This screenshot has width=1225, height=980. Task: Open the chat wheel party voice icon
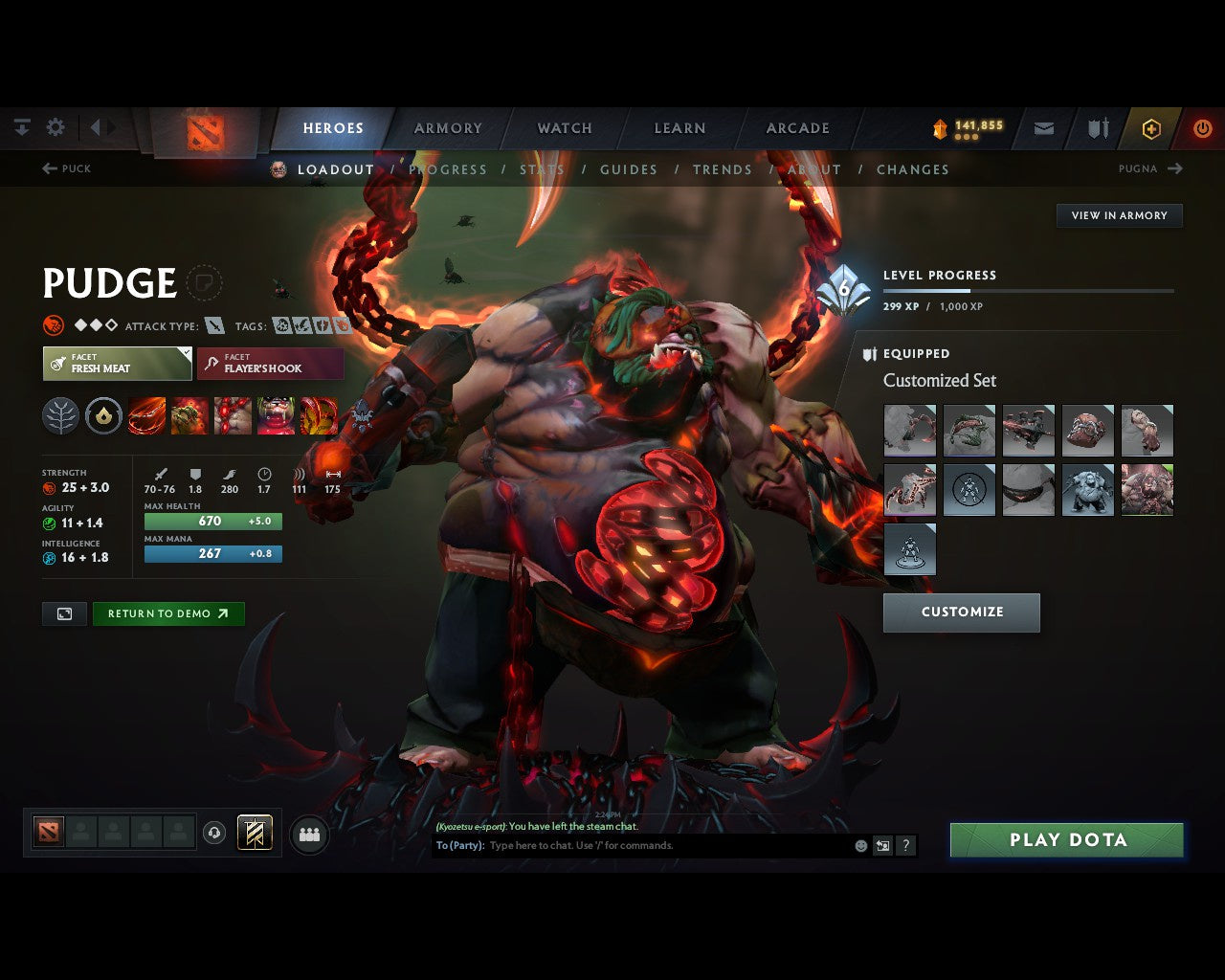click(308, 834)
